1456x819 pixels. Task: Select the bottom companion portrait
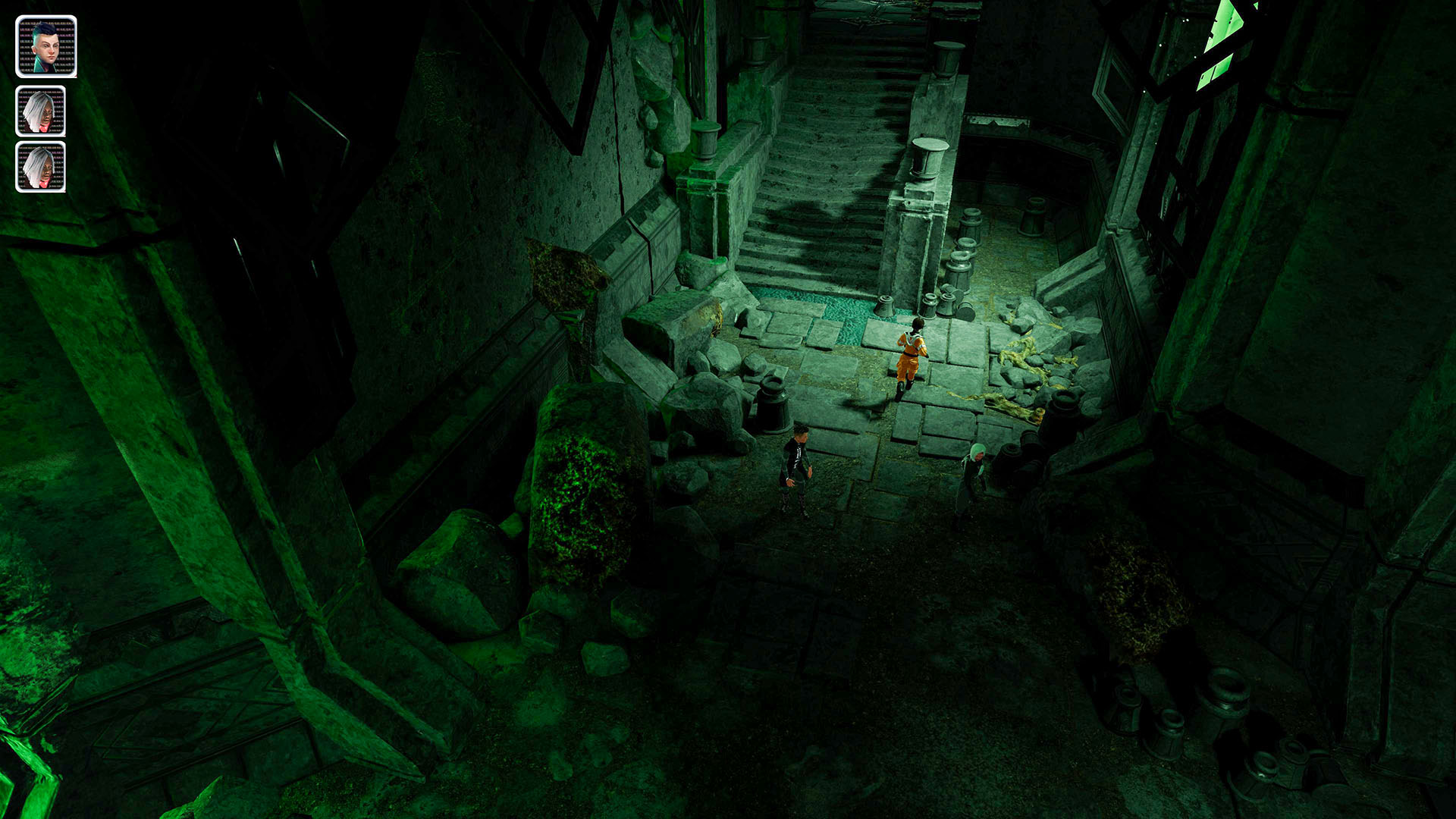pyautogui.click(x=42, y=165)
